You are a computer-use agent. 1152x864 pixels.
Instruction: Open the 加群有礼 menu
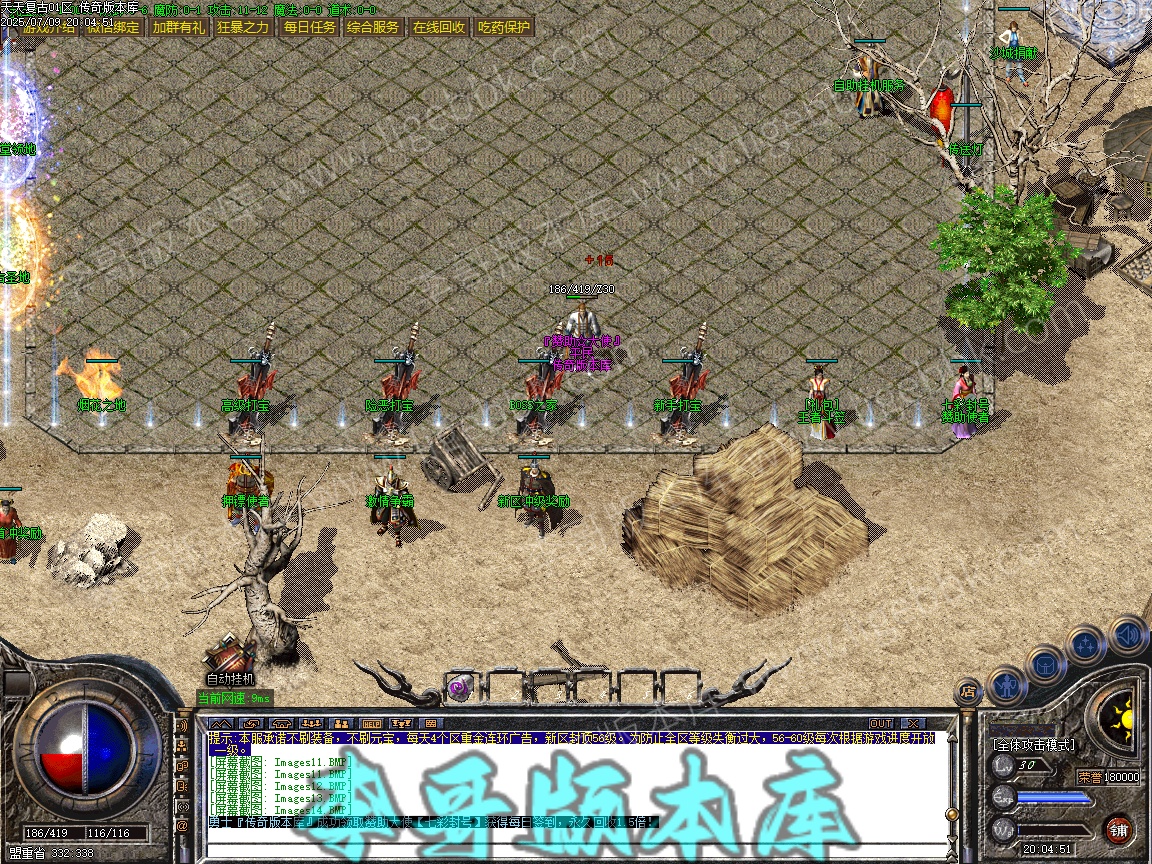(x=178, y=27)
